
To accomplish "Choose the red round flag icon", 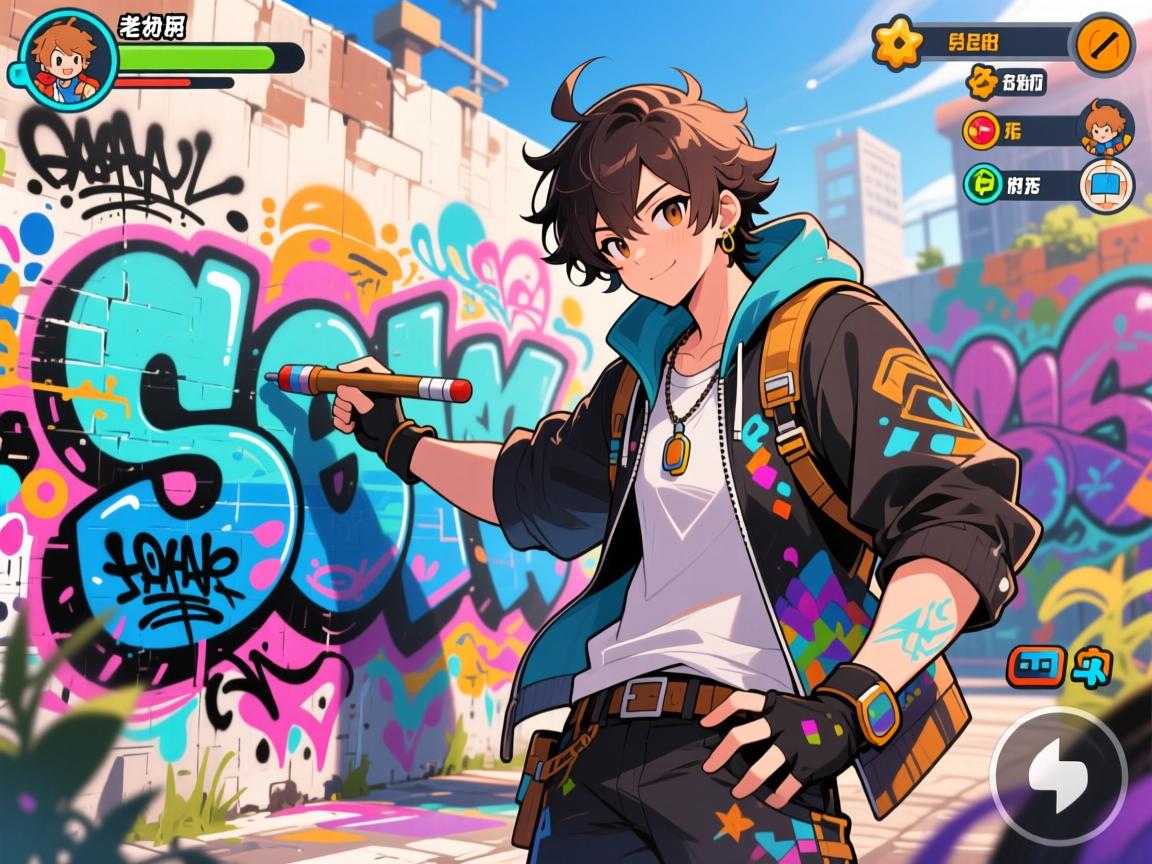I will 982,130.
